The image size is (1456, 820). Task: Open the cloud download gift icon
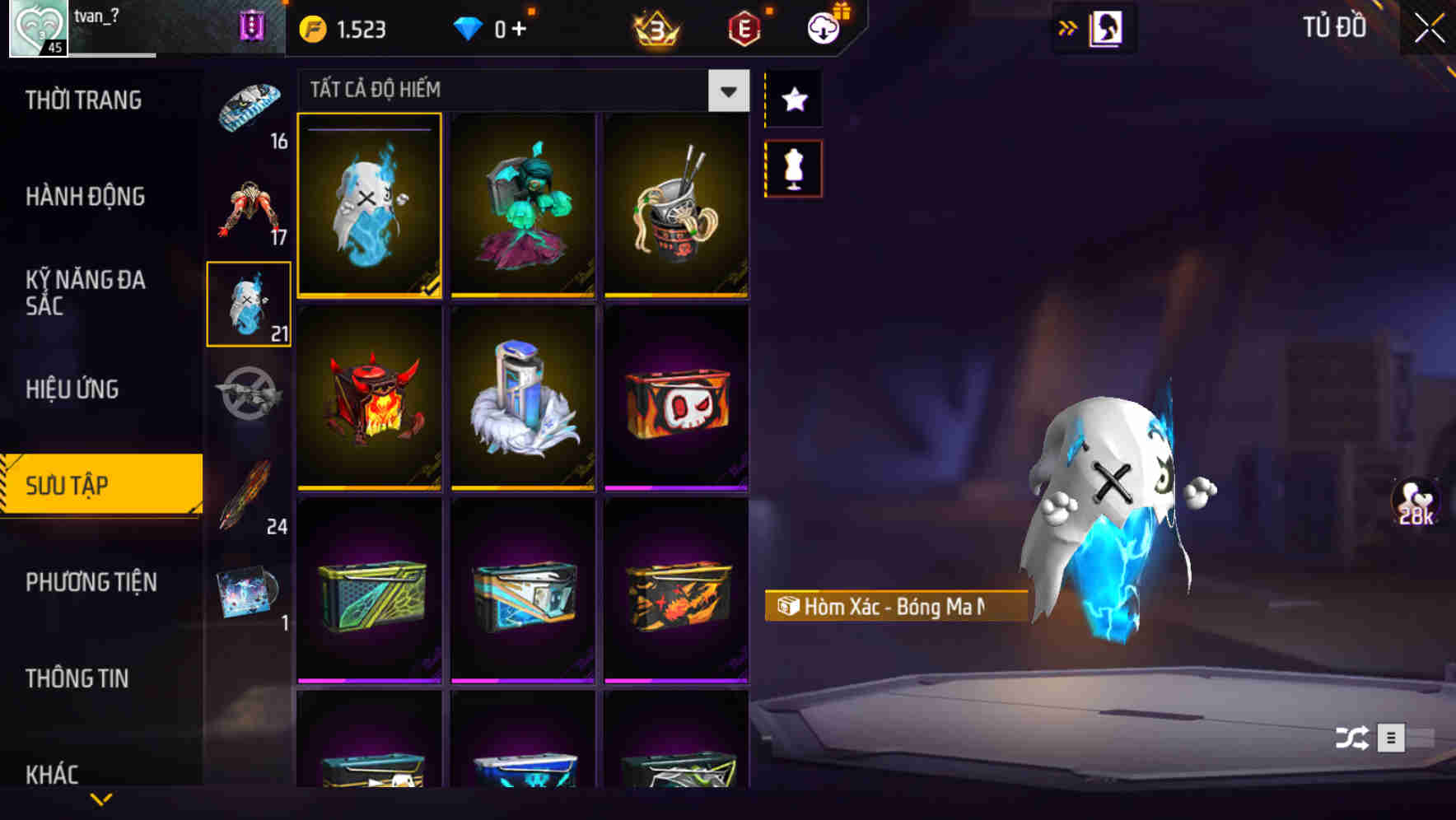point(823,27)
